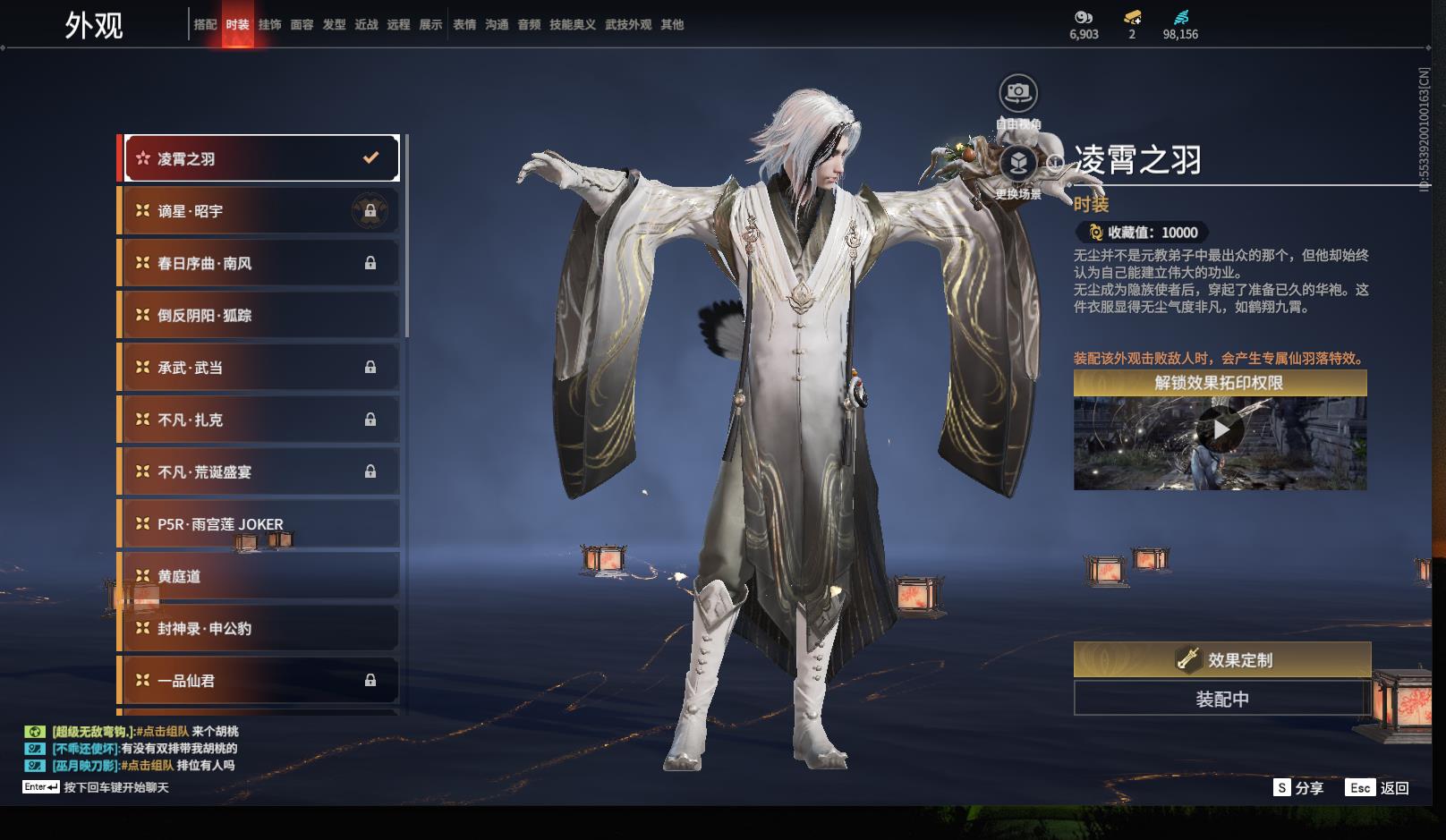Play the outfit effect preview video
This screenshot has width=1446, height=840.
[1221, 430]
